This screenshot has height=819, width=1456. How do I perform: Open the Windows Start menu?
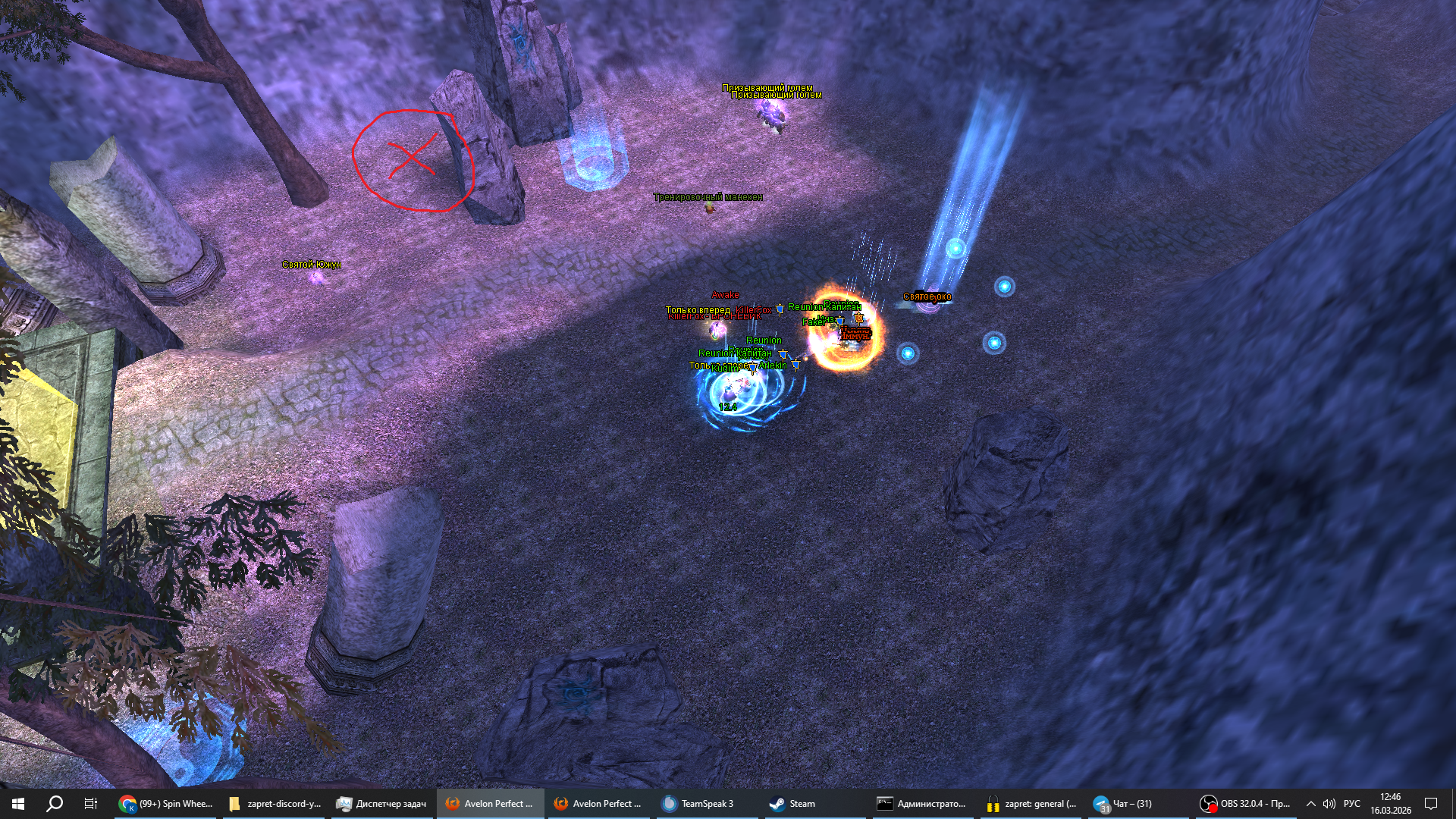point(18,804)
